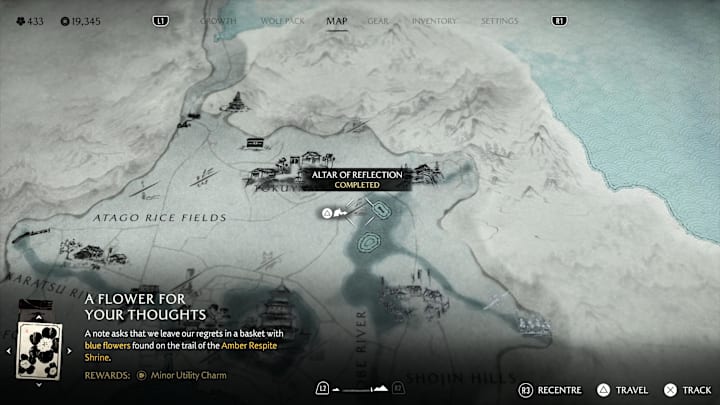720x405 pixels.
Task: Switch to the Growth tab
Action: tap(218, 20)
